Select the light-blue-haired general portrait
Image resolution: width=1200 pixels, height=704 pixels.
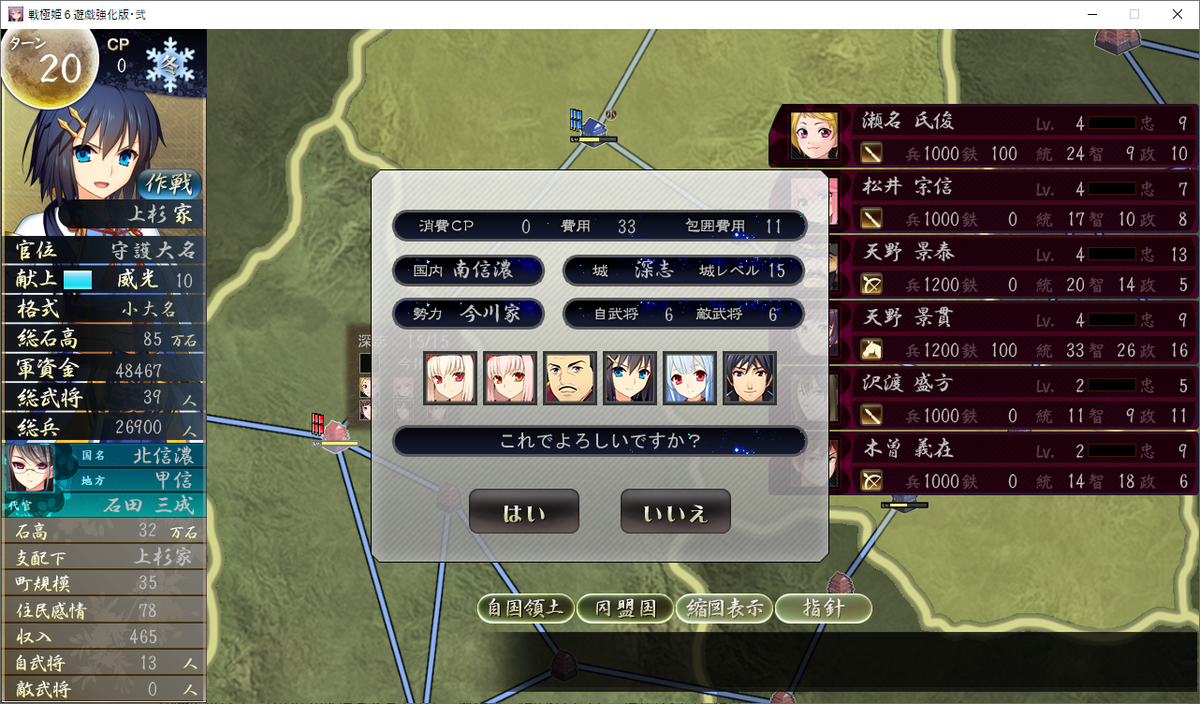click(x=690, y=378)
